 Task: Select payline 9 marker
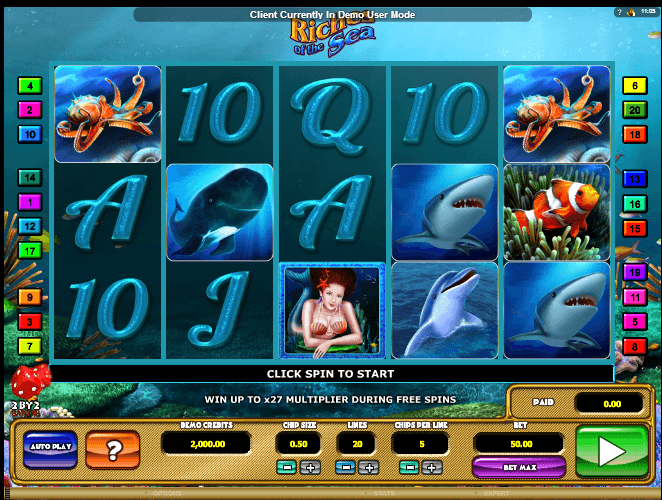click(30, 297)
